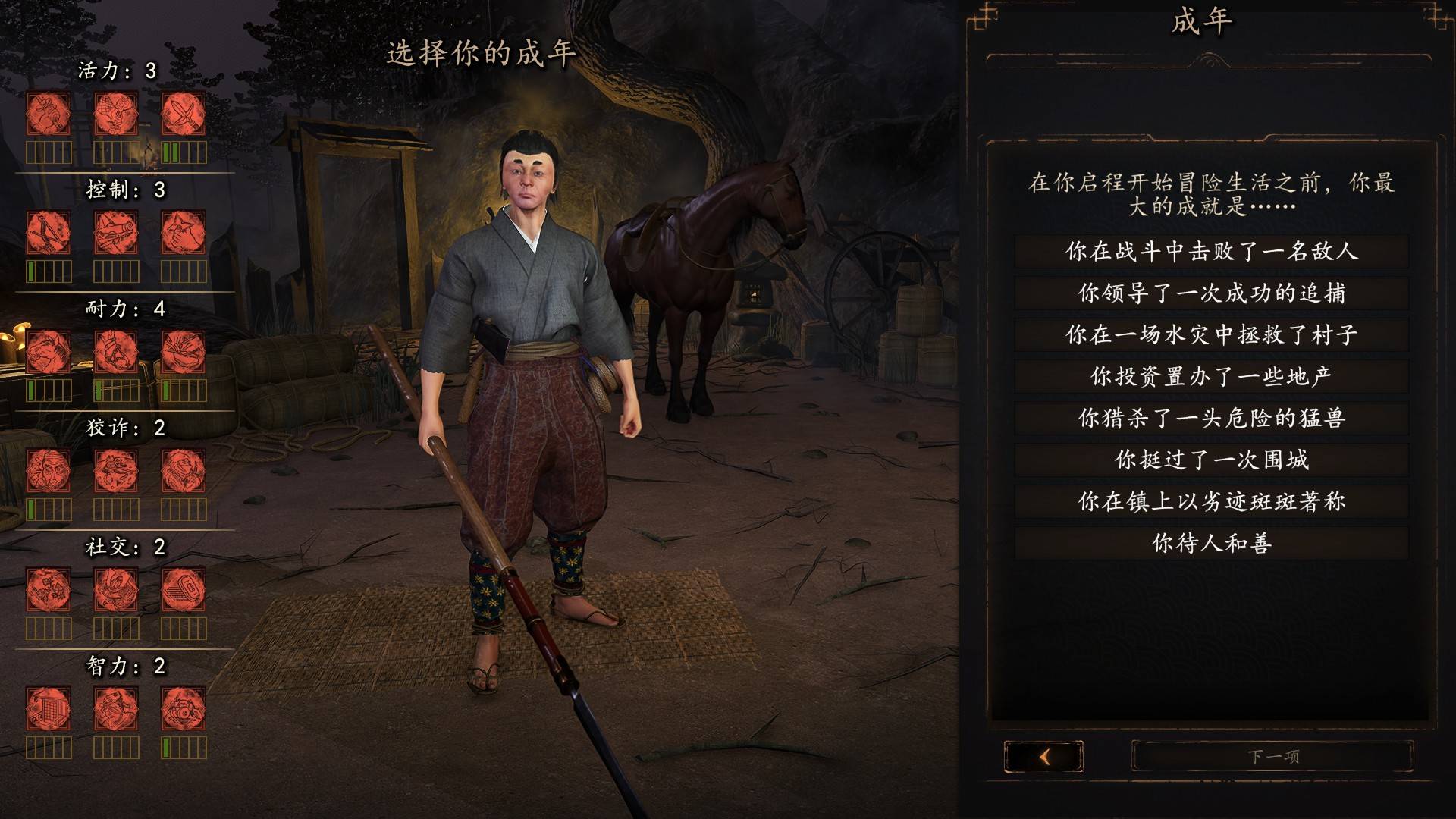
Task: Select the scowling face skill icon
Action: [x=49, y=471]
